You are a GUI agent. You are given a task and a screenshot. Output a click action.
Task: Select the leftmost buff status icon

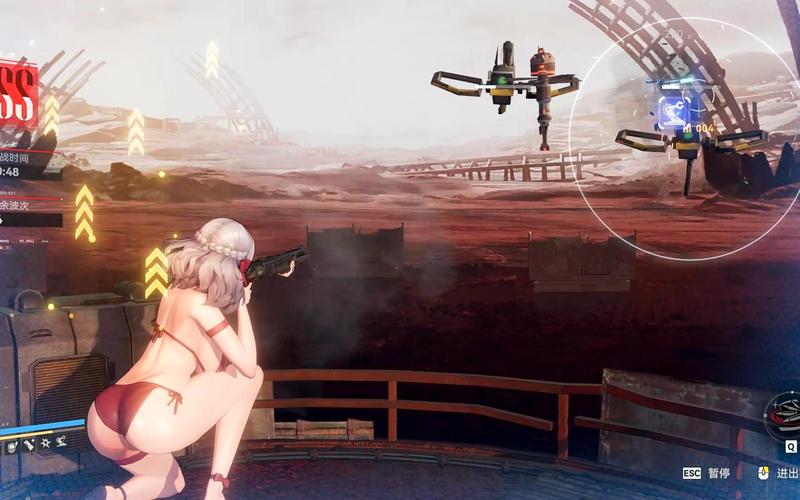point(11,447)
